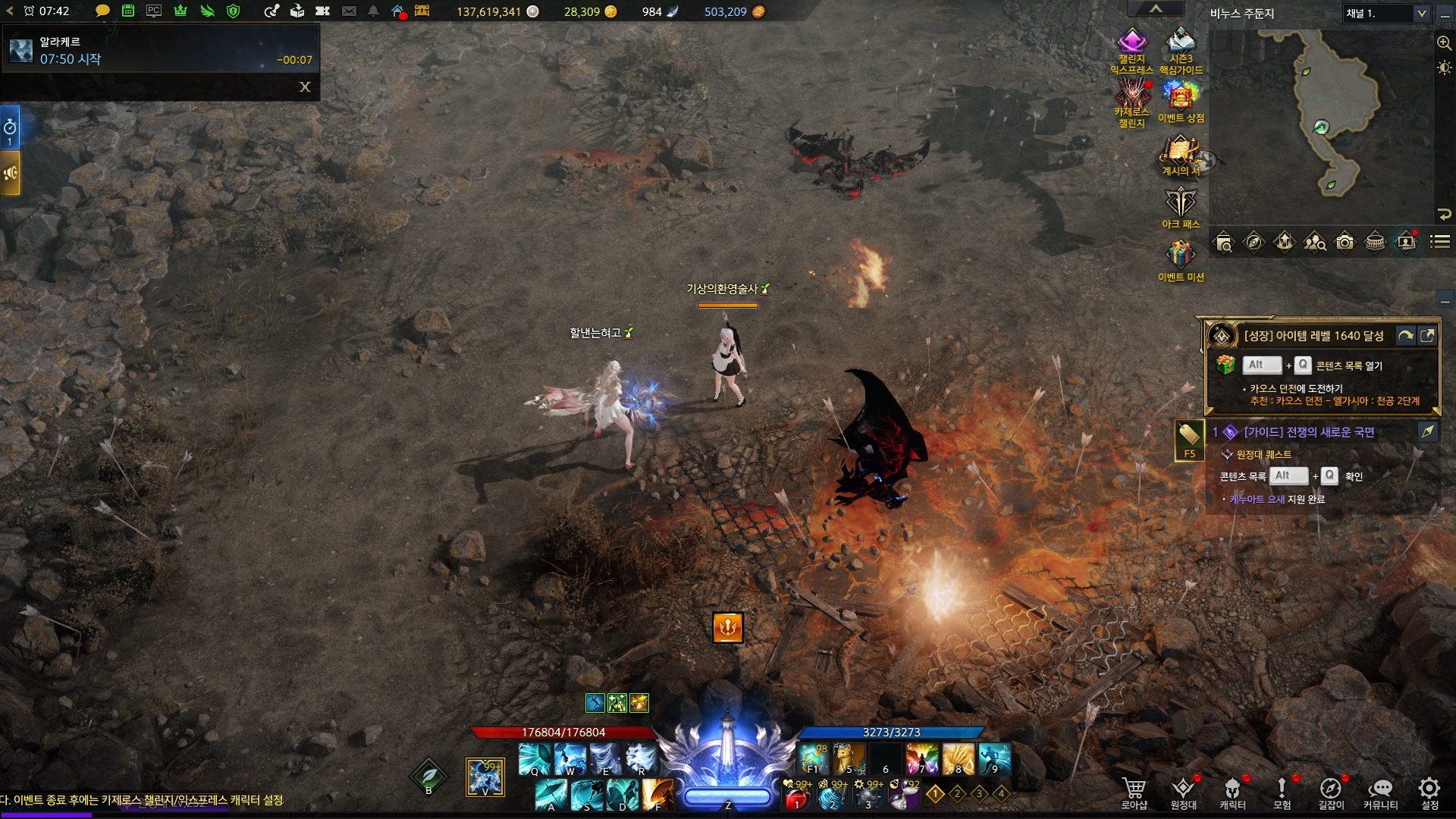Screen dimensions: 1456x819
Task: Open the 설정 gear menu
Action: pos(1429,792)
